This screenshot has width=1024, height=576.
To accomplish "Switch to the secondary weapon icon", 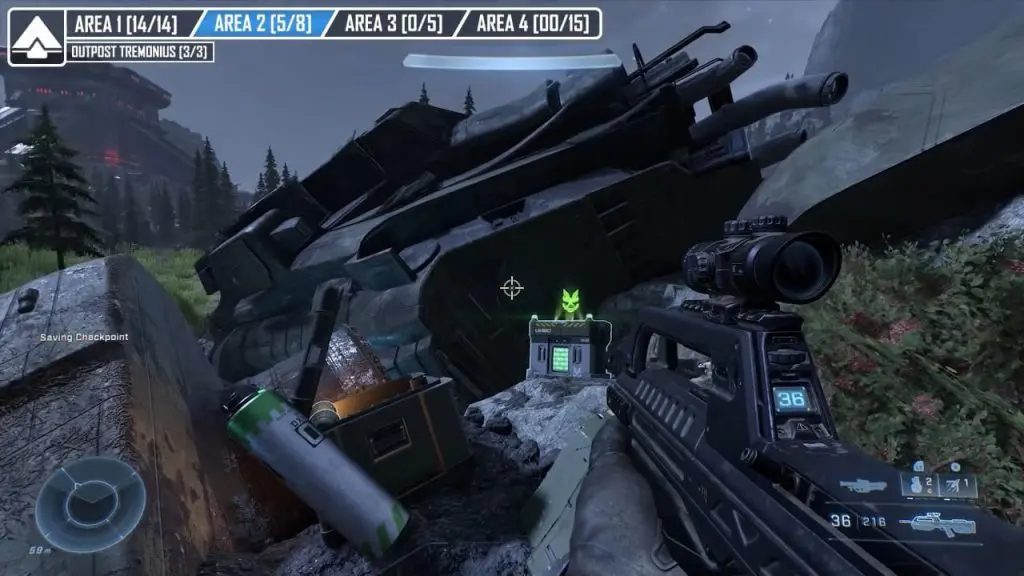I will point(863,487).
